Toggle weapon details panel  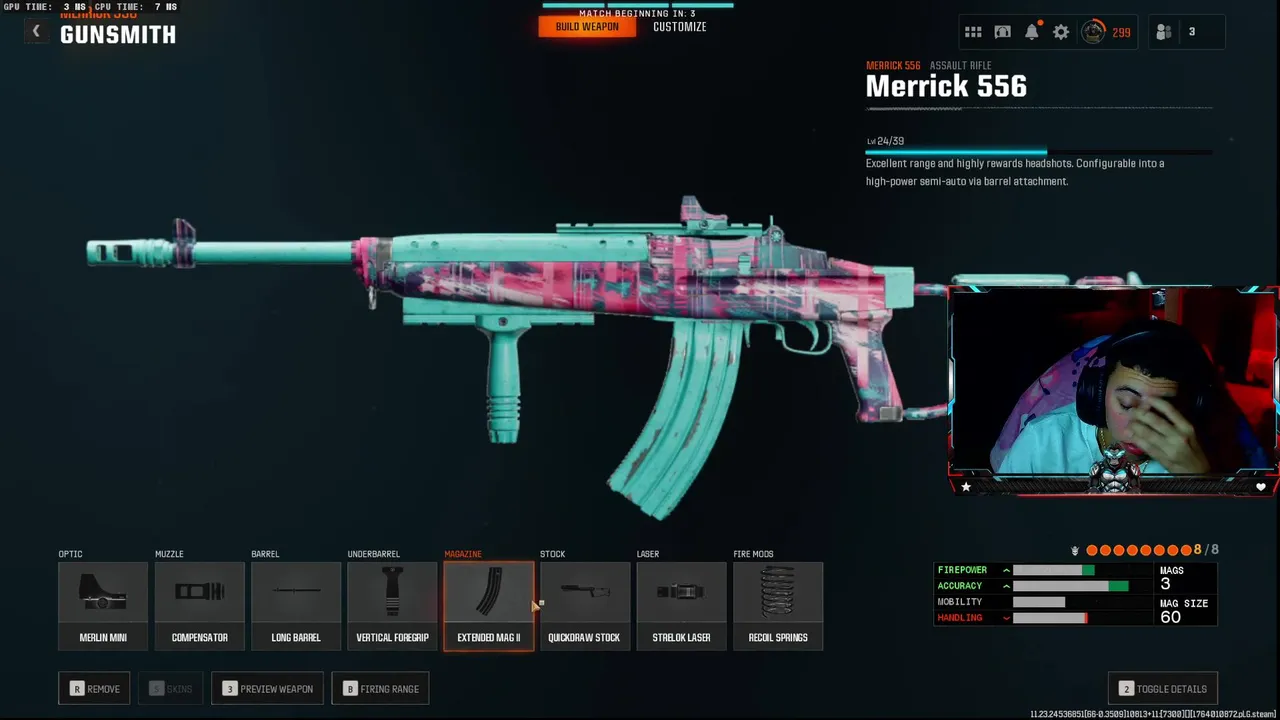1162,689
